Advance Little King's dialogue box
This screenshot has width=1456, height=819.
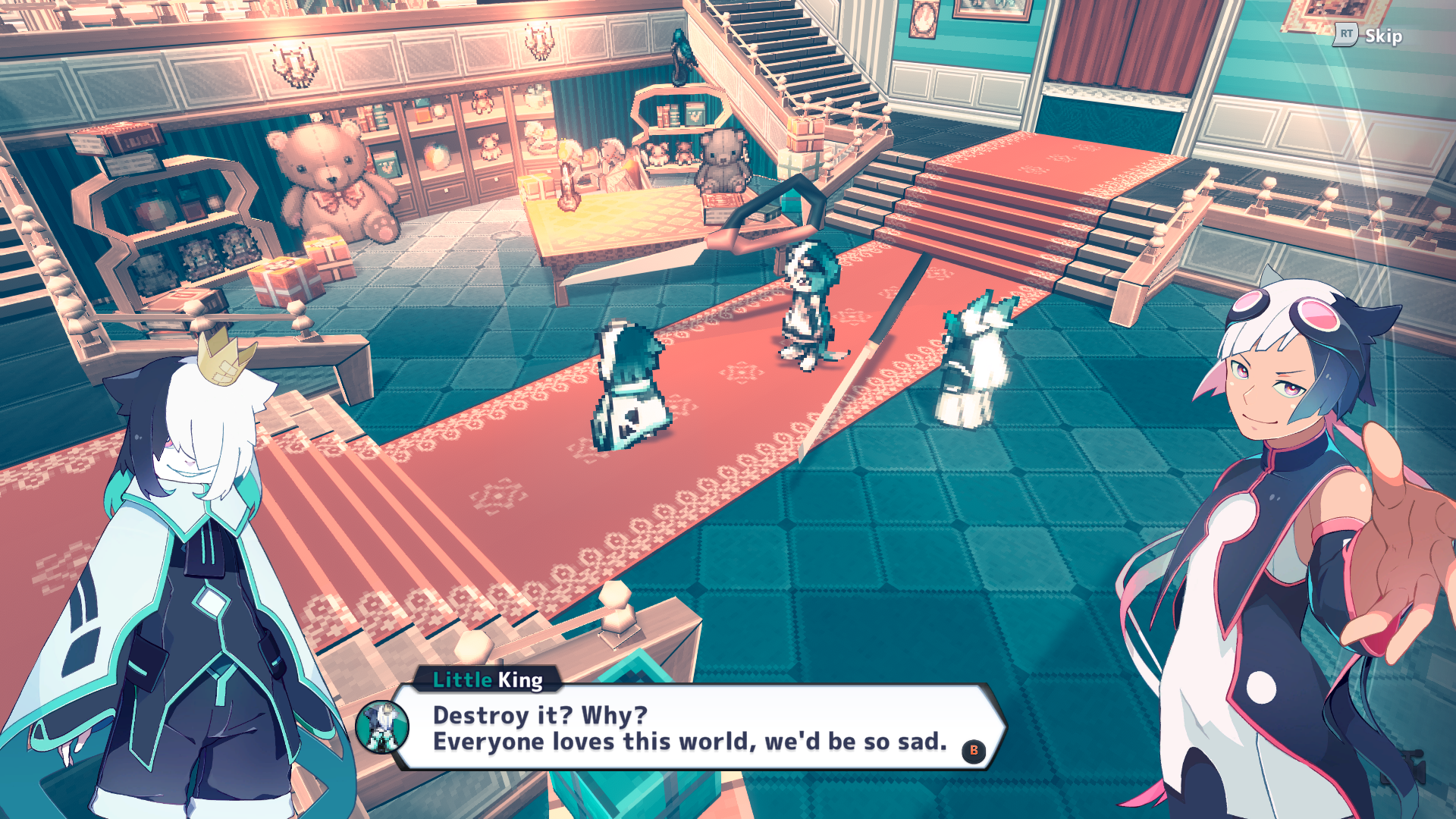point(974,751)
